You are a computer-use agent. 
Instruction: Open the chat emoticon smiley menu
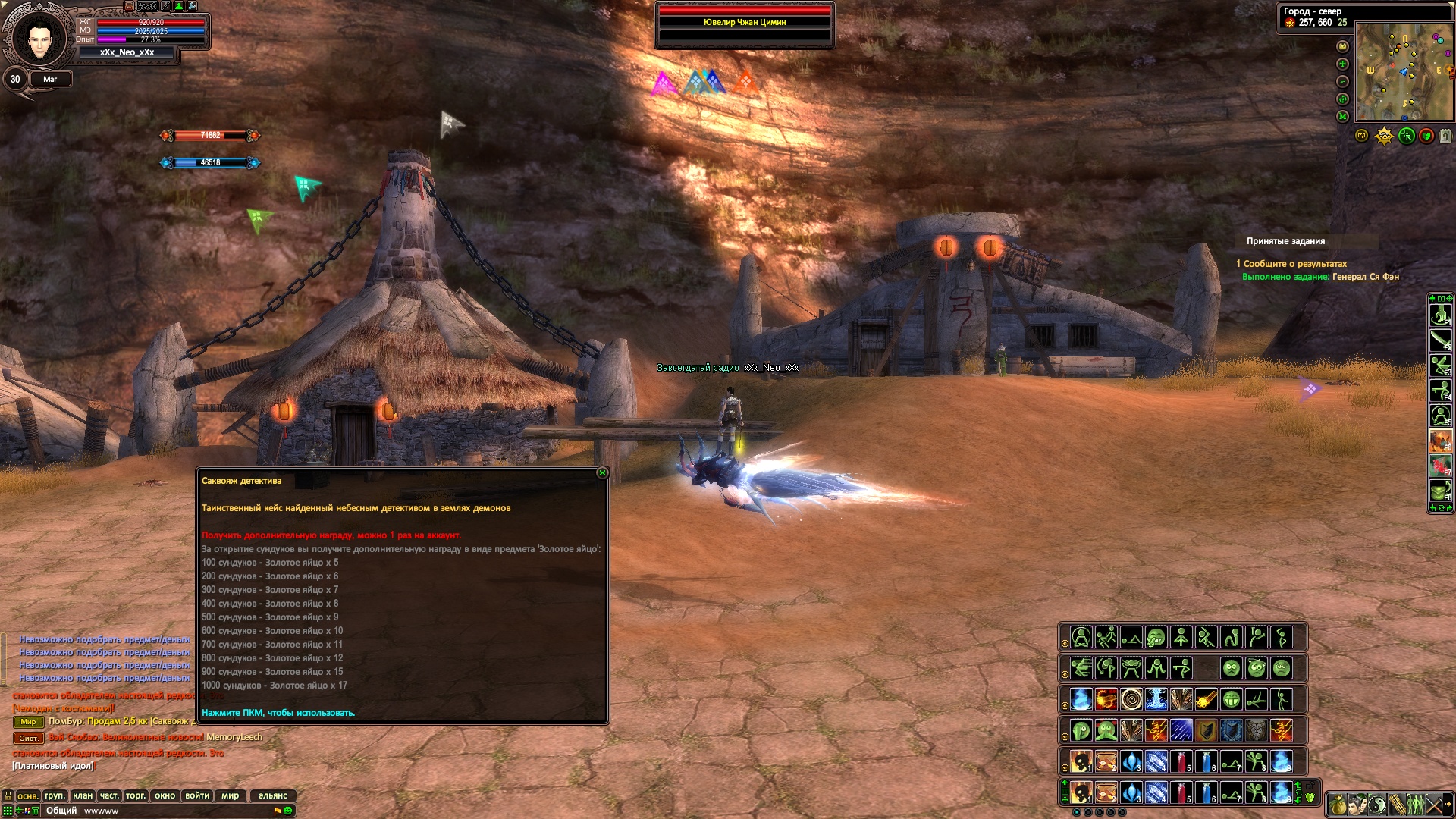pos(288,811)
